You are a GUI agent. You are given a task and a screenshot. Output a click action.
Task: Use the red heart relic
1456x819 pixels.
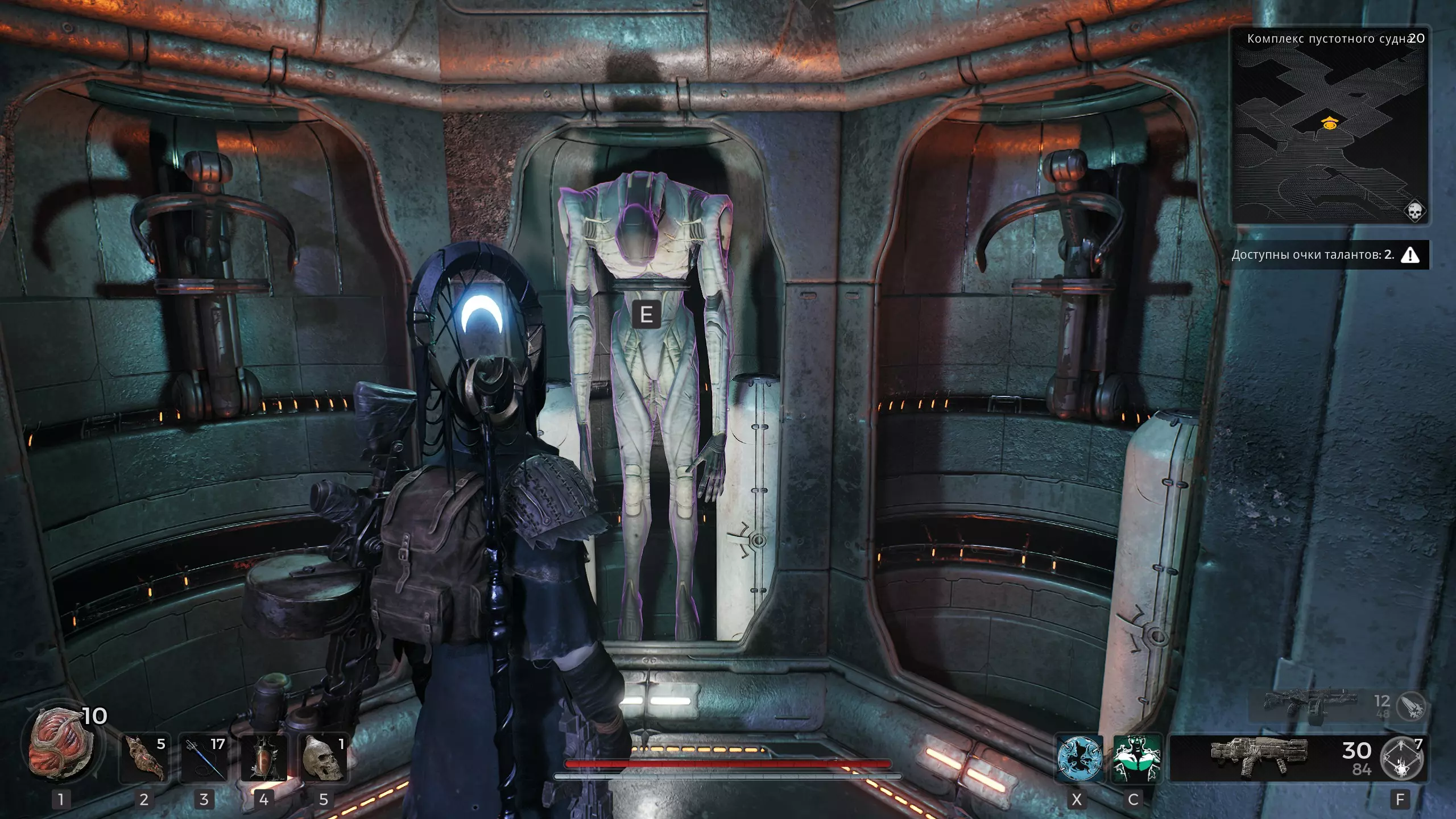pyautogui.click(x=61, y=755)
